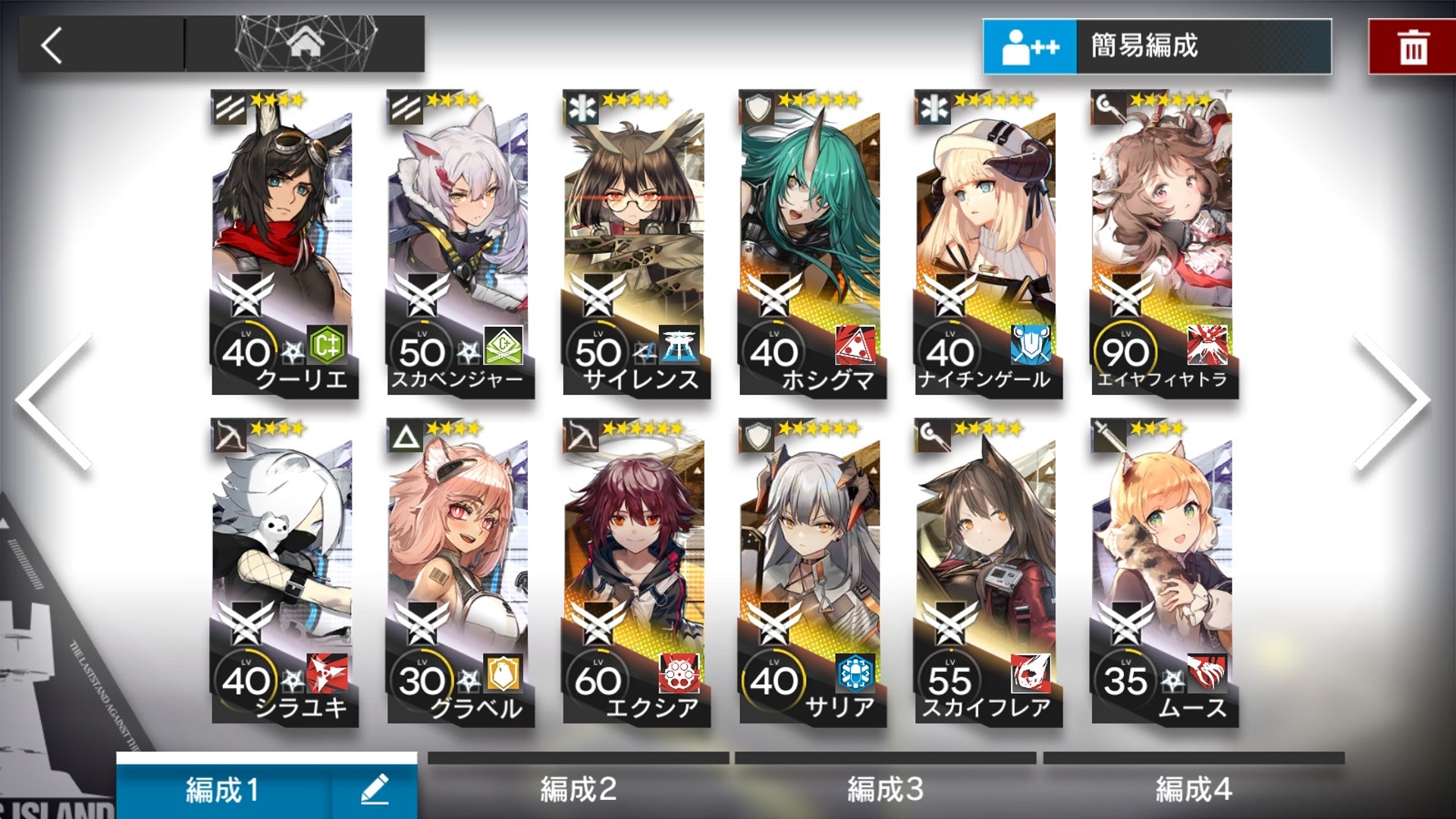Pick the ホシグマ operator card
The height and width of the screenshot is (819, 1456).
pyautogui.click(x=811, y=243)
